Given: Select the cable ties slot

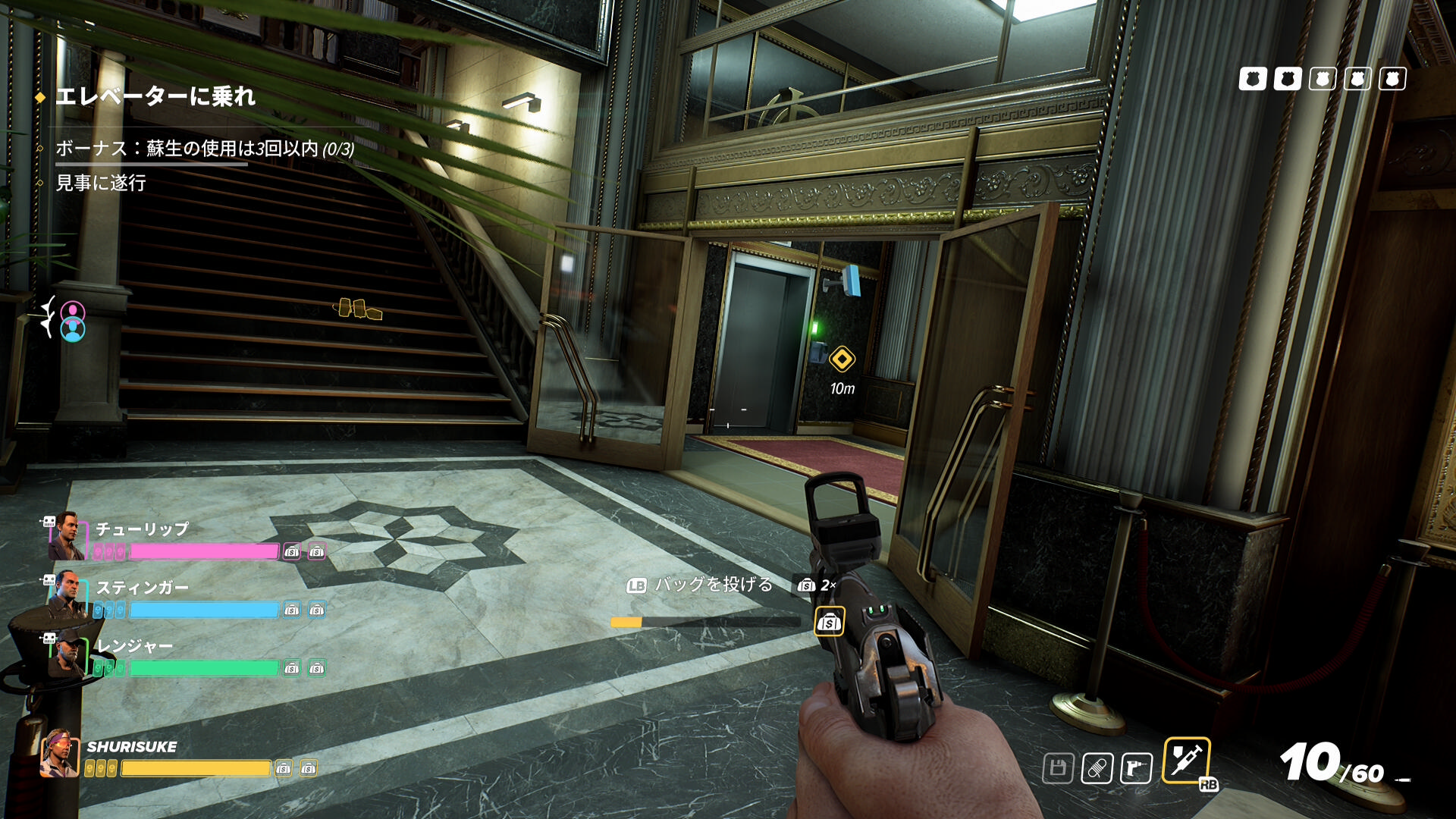Looking at the screenshot, I should click(x=1097, y=768).
